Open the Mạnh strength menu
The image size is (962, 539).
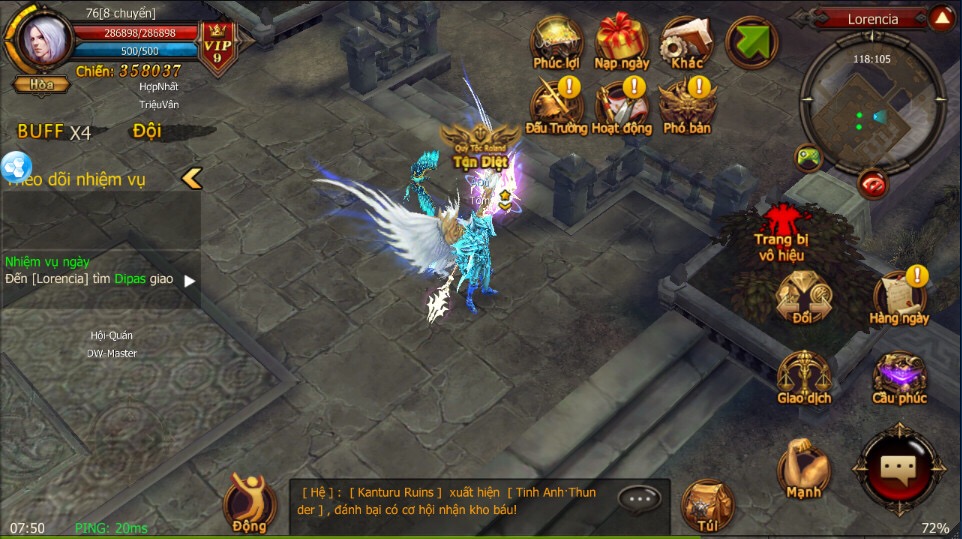(x=803, y=468)
